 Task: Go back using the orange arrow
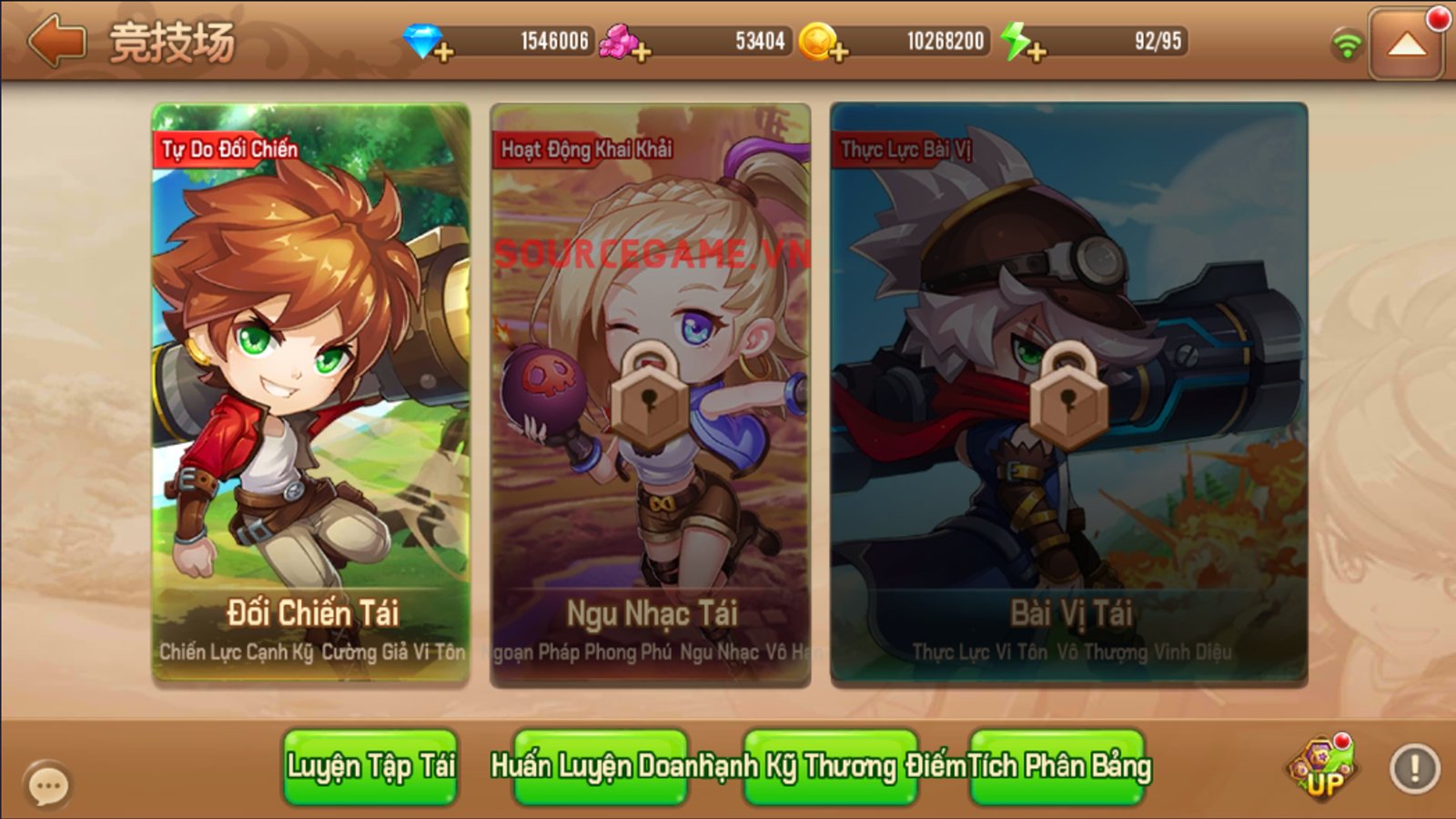tap(56, 41)
